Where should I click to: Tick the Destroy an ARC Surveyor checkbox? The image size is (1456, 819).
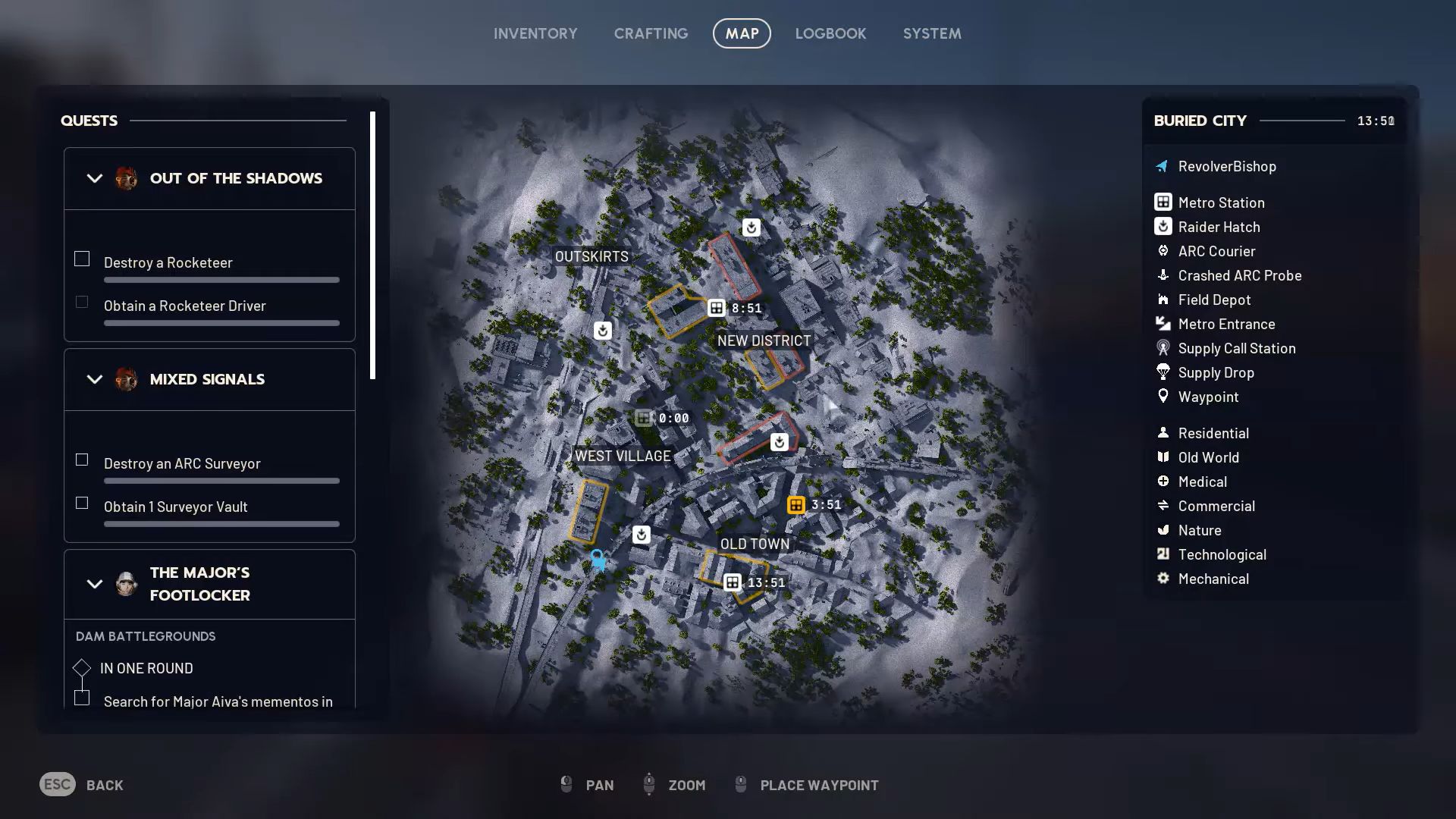[x=81, y=460]
